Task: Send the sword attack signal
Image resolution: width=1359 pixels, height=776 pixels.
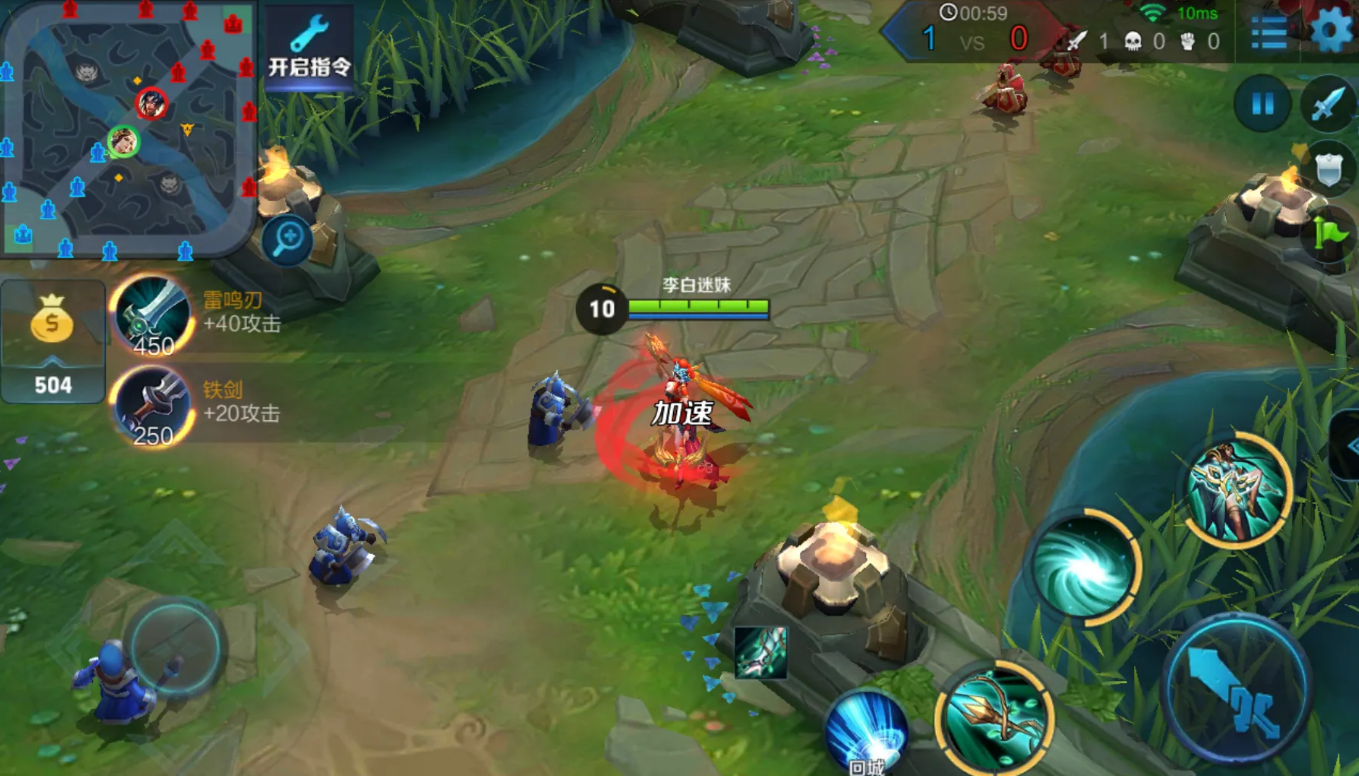Action: point(1328,103)
